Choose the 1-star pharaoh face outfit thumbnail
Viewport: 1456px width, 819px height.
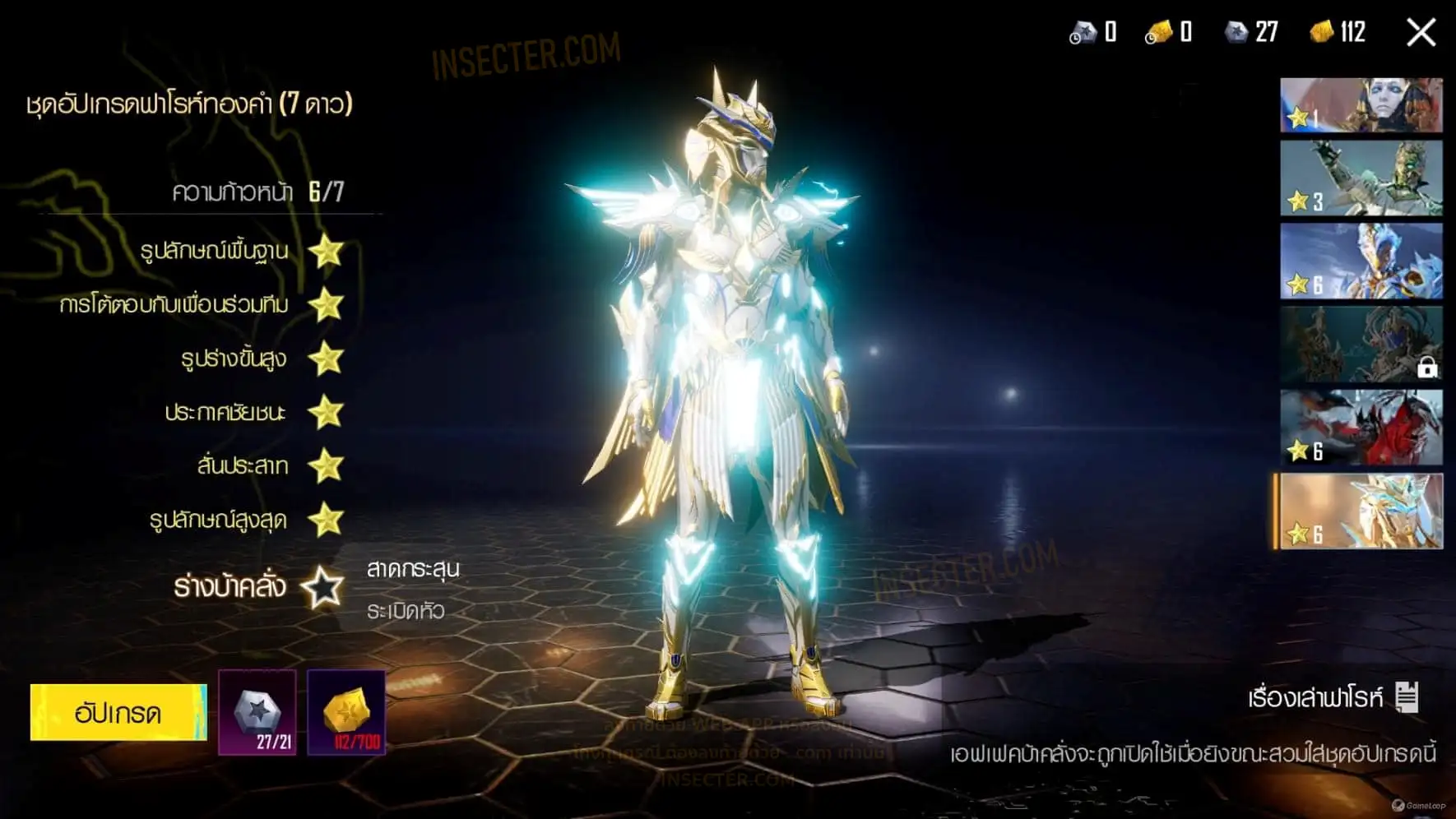pos(1361,105)
